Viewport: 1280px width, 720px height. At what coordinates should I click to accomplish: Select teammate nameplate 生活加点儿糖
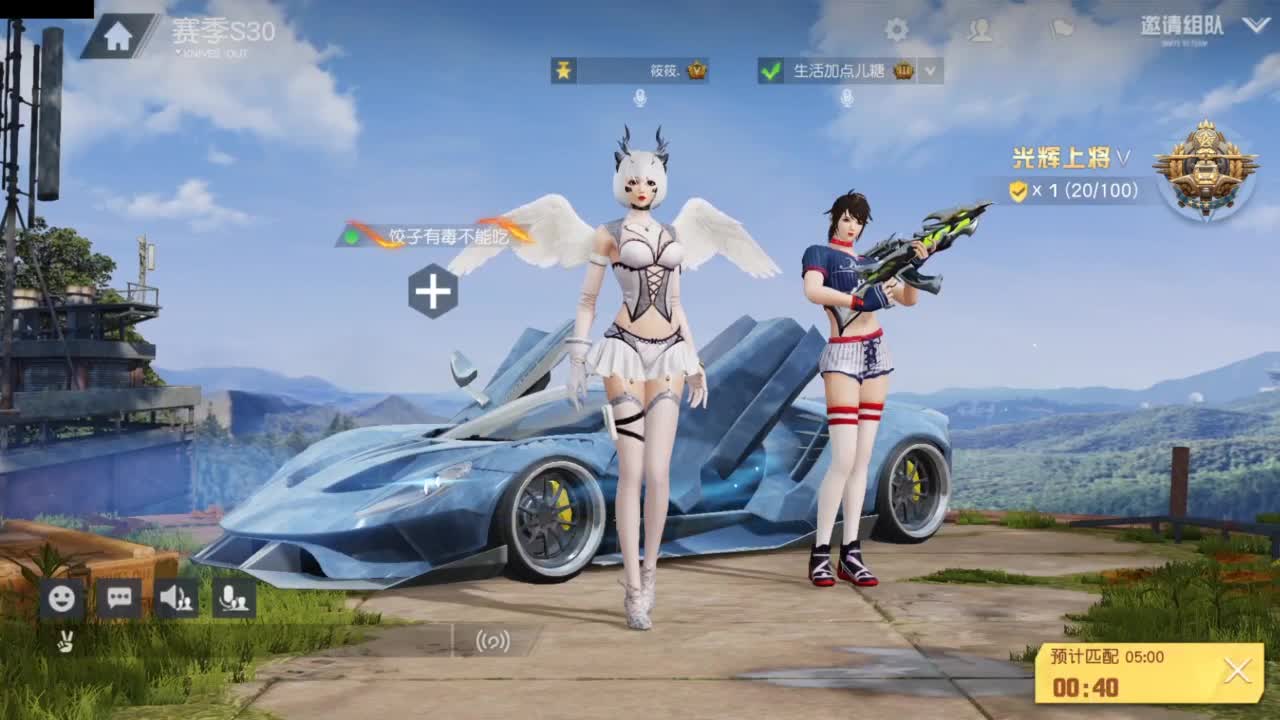[840, 71]
